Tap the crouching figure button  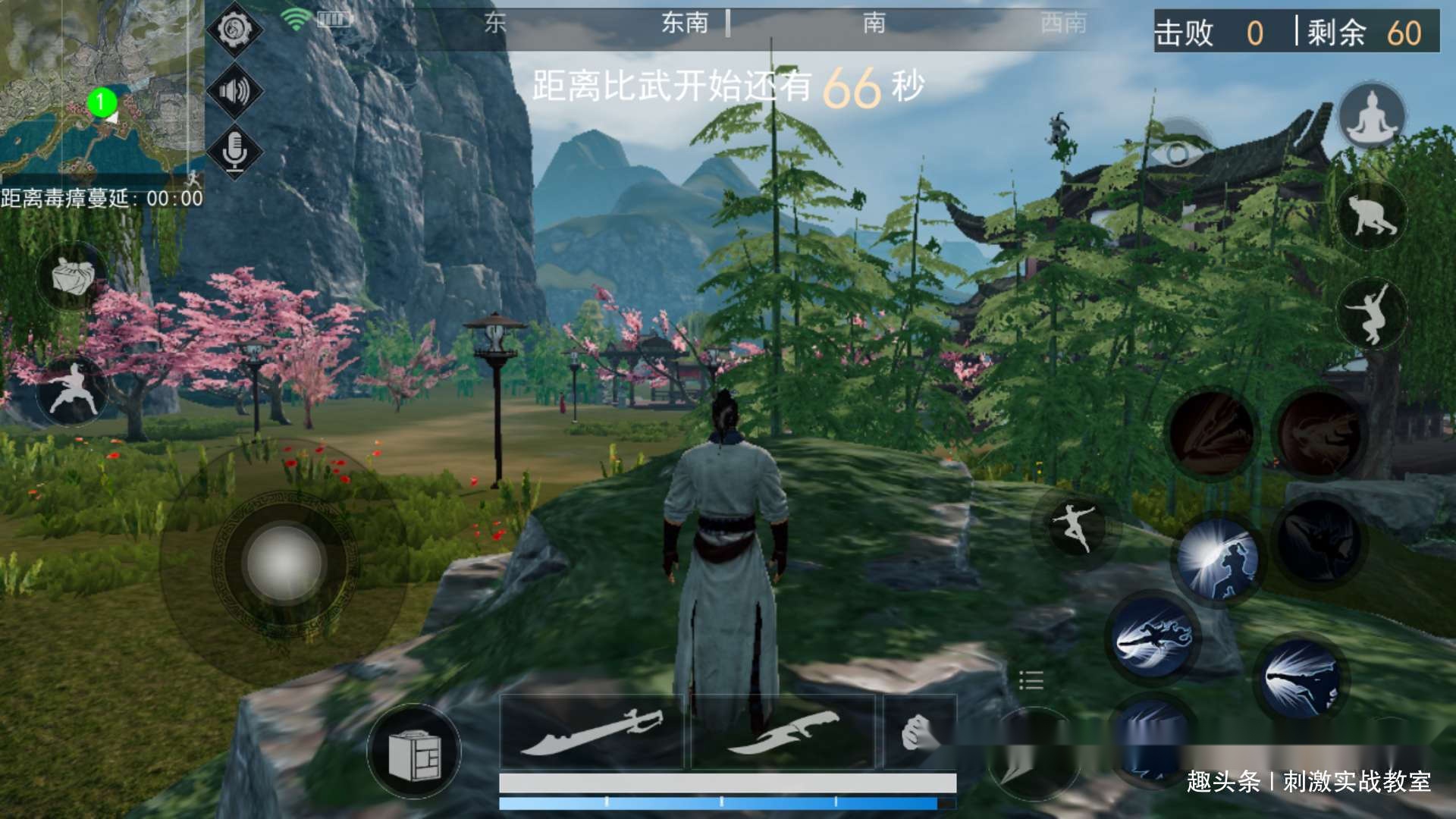pos(1371,216)
